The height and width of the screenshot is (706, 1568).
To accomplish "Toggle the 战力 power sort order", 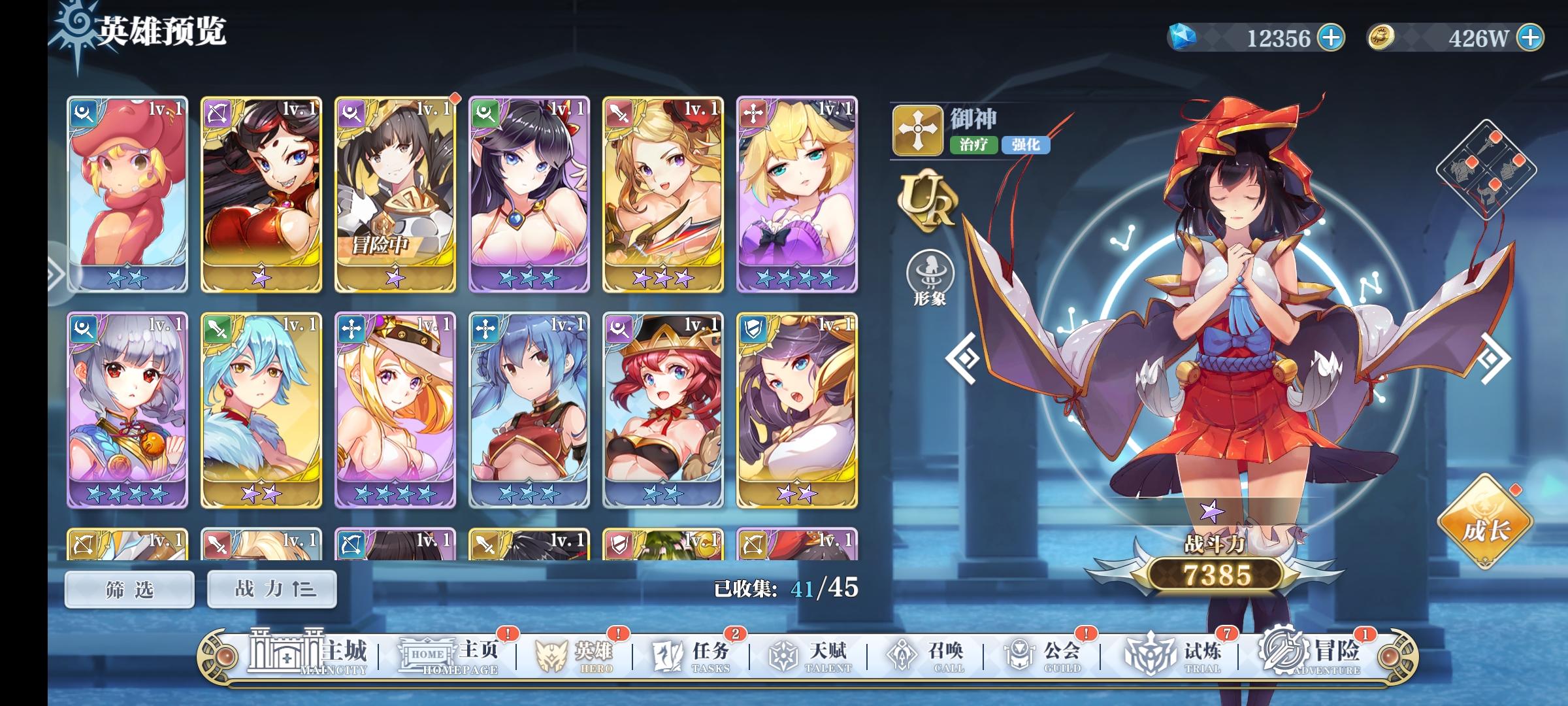I will click(270, 588).
